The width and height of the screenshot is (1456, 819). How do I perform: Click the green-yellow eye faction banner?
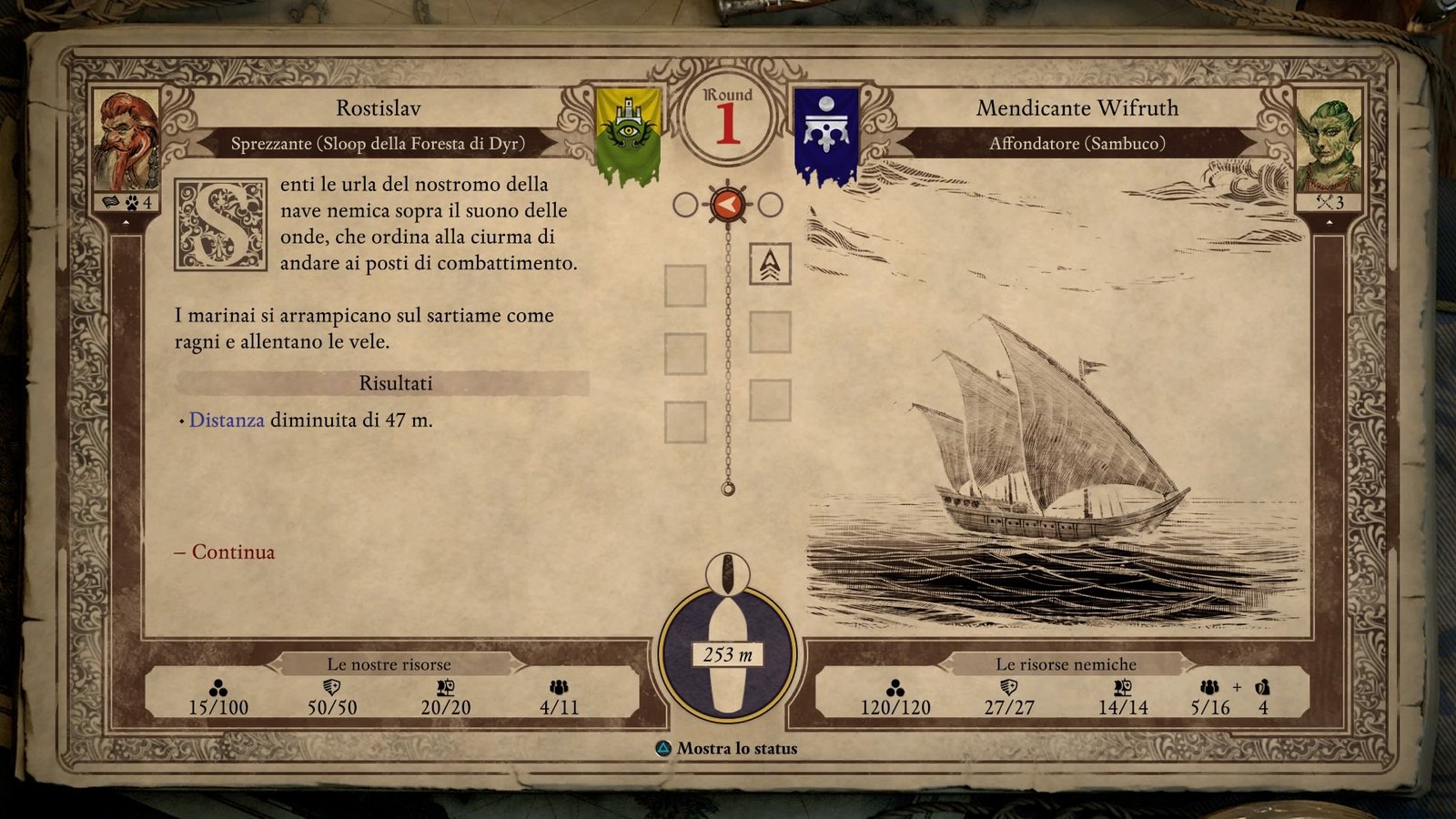[x=627, y=134]
